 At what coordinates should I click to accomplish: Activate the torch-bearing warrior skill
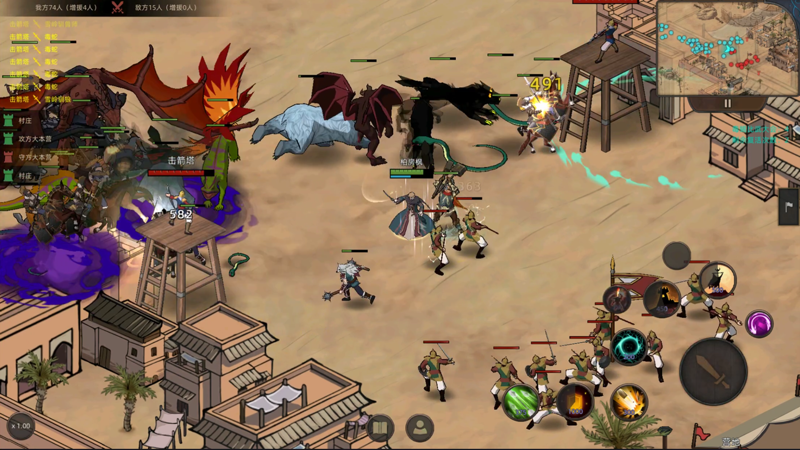point(617,300)
